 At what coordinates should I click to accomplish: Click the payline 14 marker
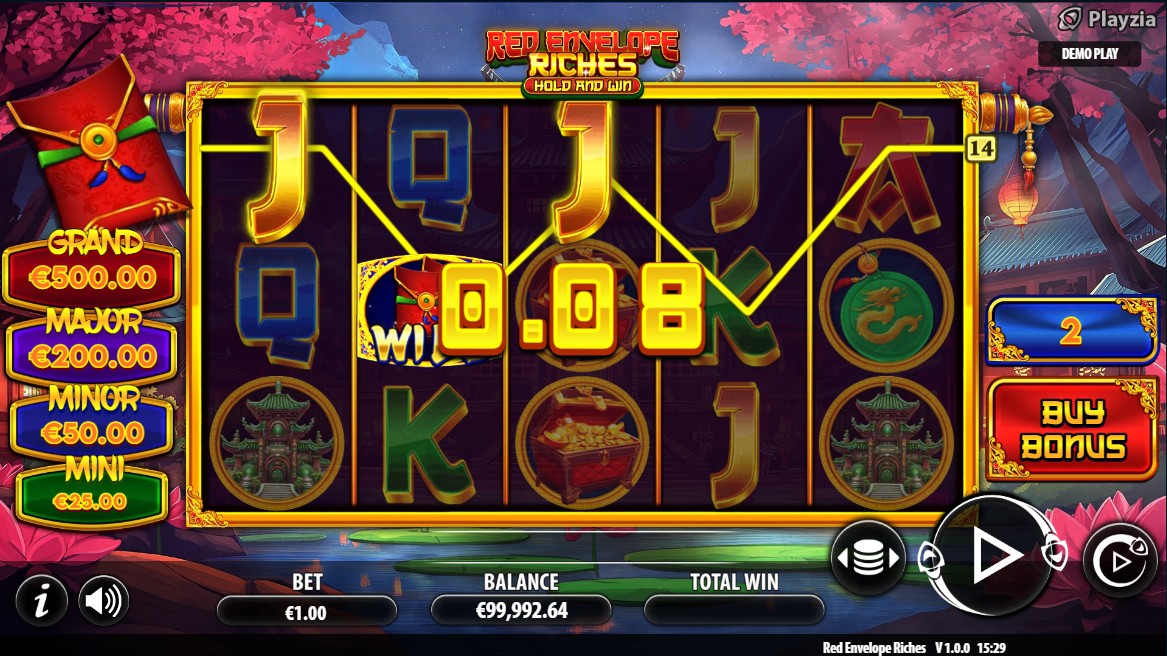[x=982, y=149]
